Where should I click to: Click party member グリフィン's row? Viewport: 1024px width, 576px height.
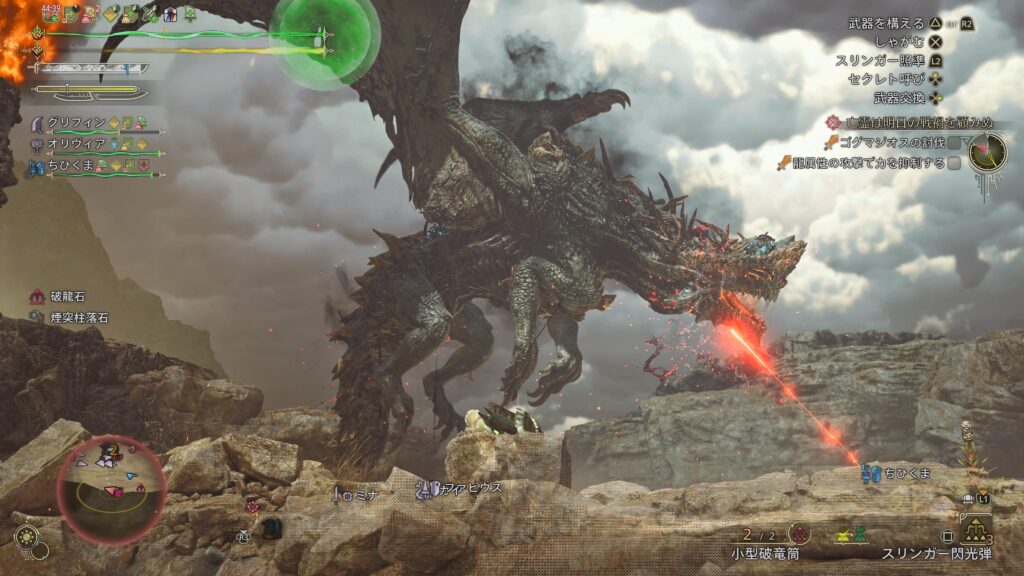92,123
